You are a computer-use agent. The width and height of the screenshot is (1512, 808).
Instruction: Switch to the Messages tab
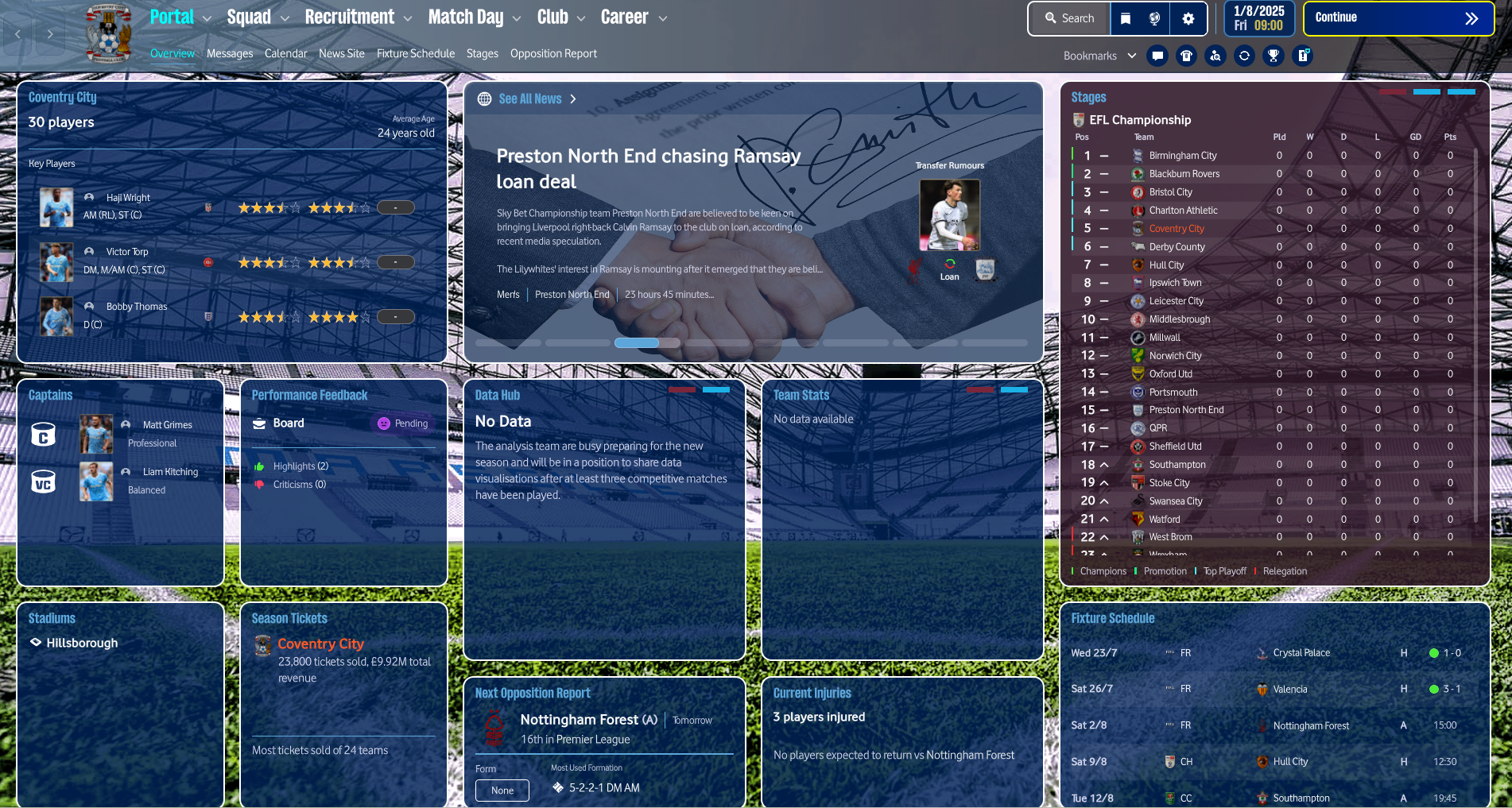coord(230,53)
